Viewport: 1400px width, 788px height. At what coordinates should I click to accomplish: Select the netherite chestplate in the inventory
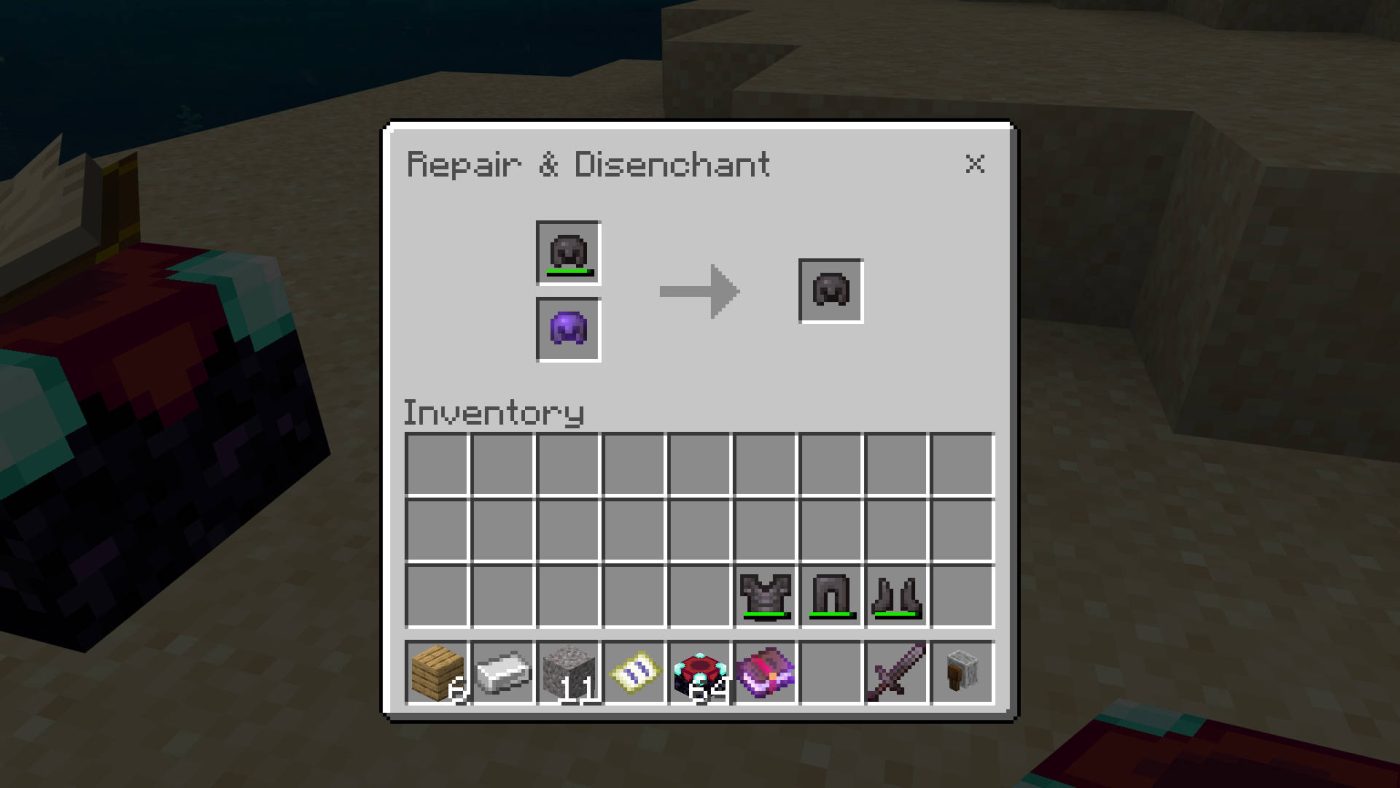click(x=766, y=597)
